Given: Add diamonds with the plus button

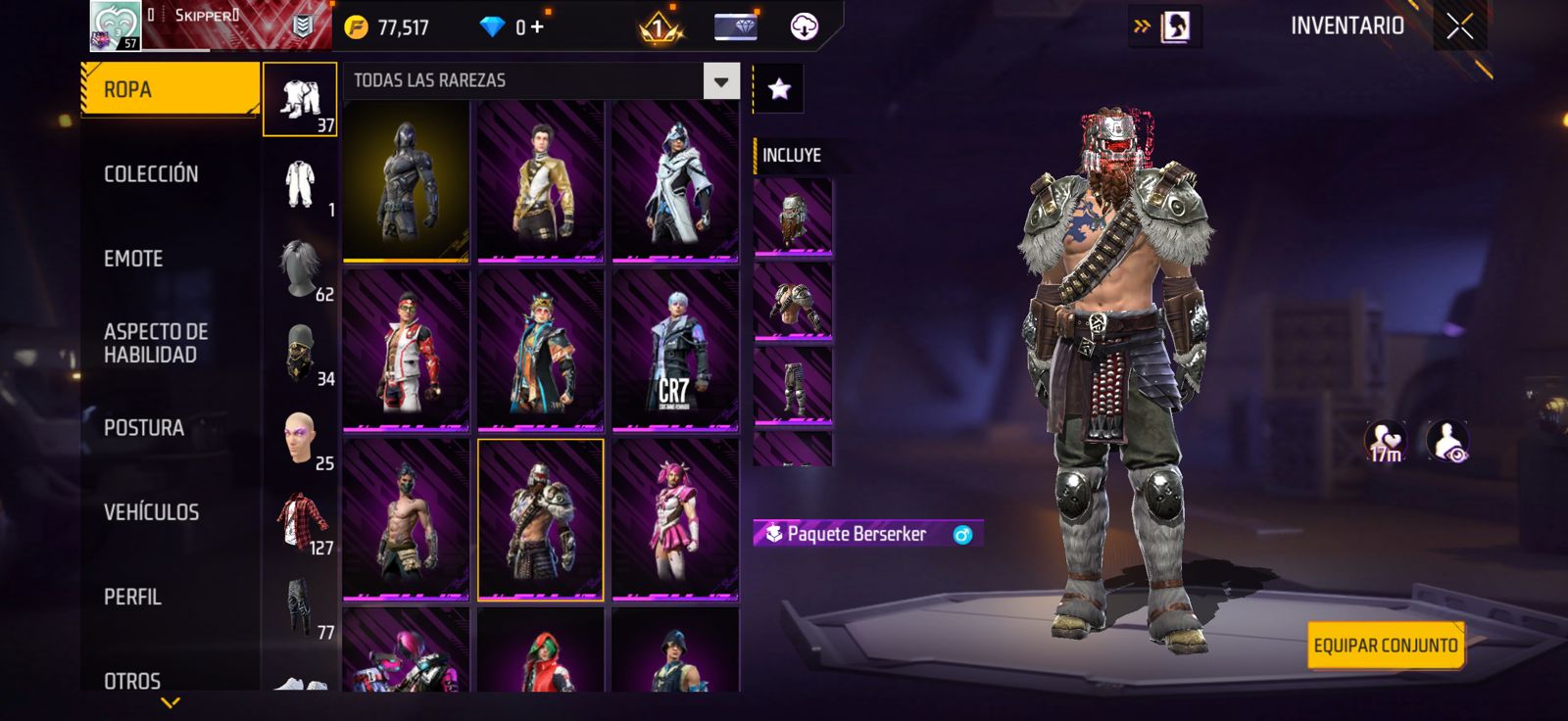Looking at the screenshot, I should point(537,26).
